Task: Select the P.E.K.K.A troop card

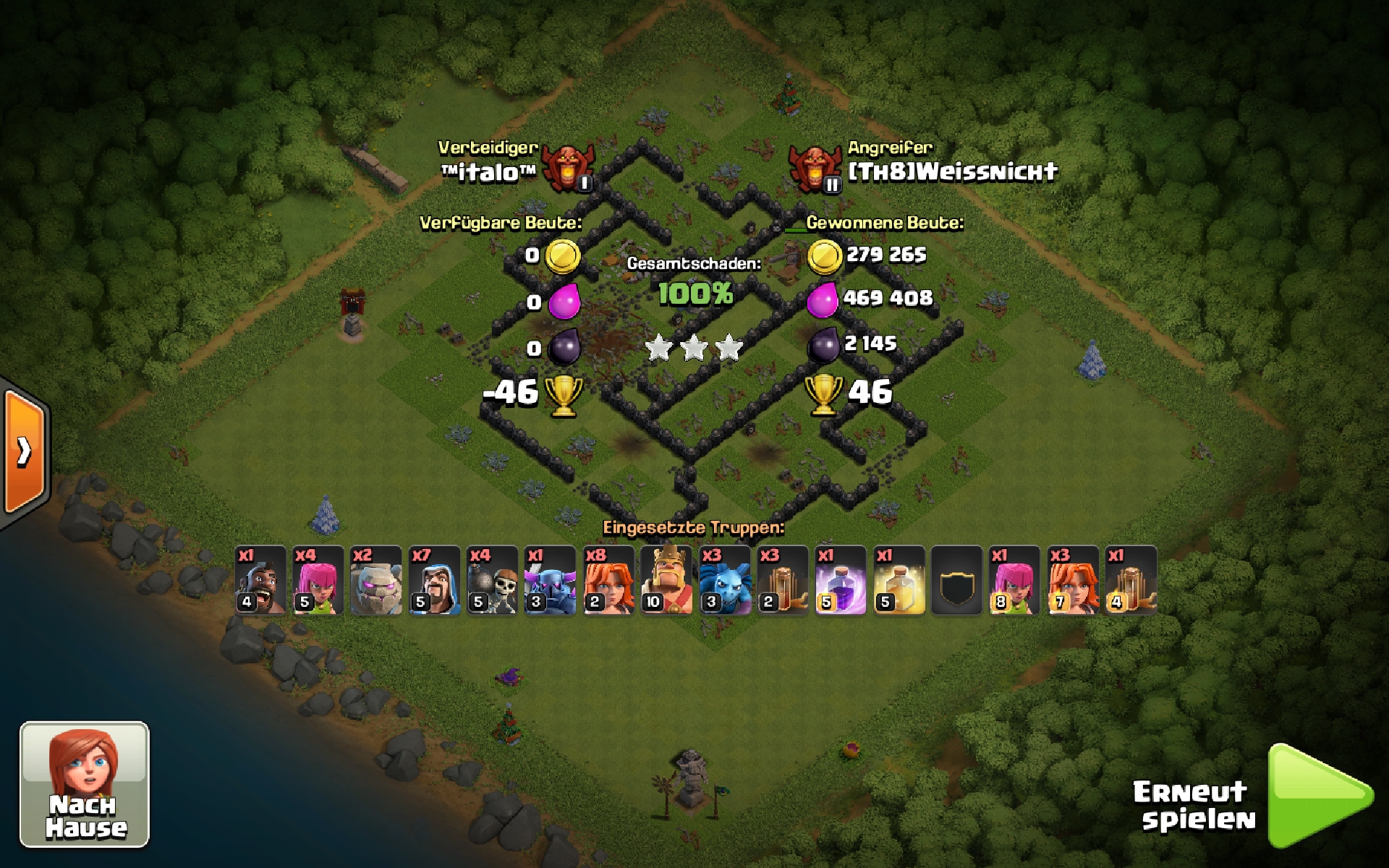Action: tap(550, 580)
